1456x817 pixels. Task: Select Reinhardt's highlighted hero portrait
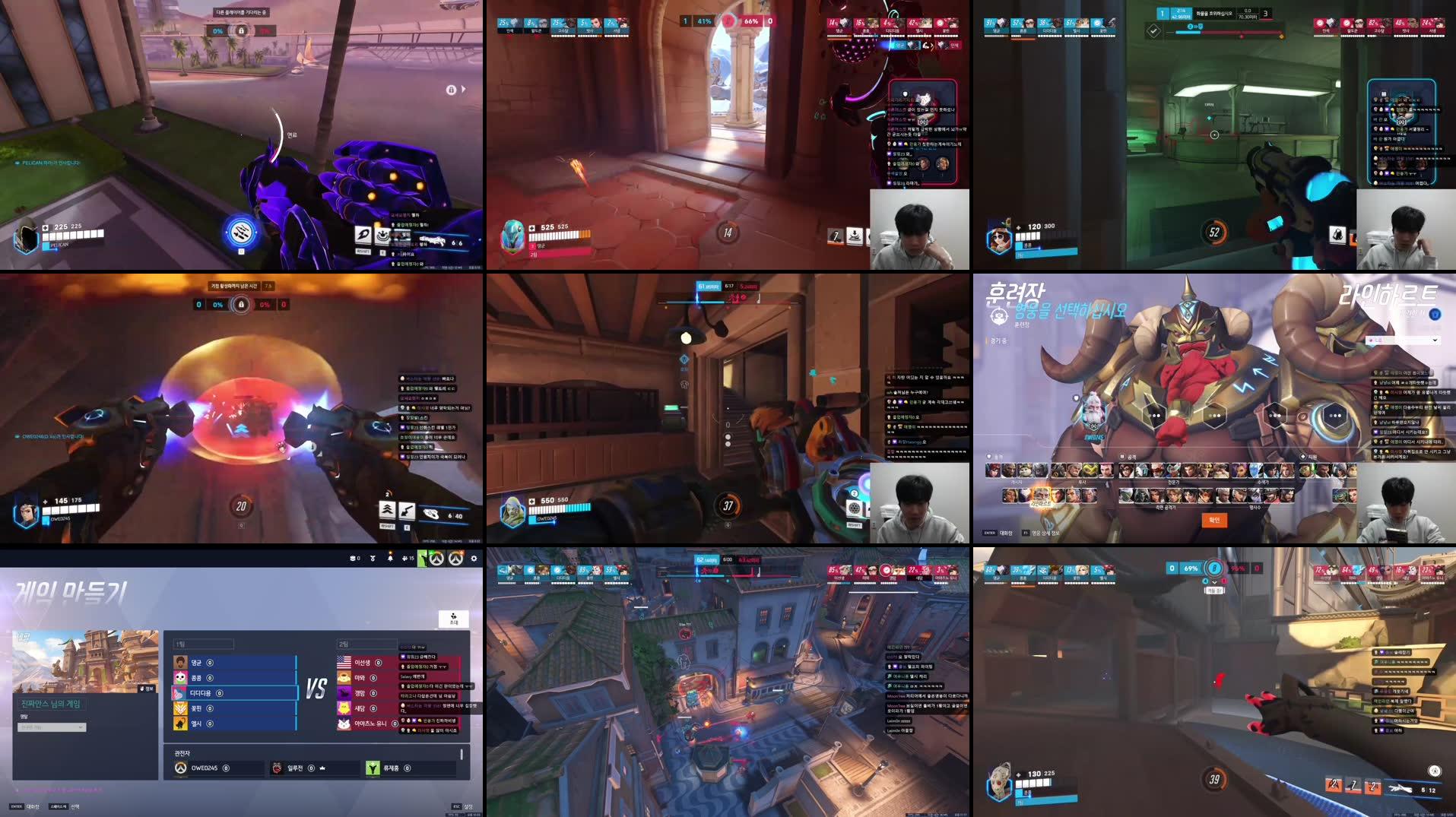pos(1040,495)
